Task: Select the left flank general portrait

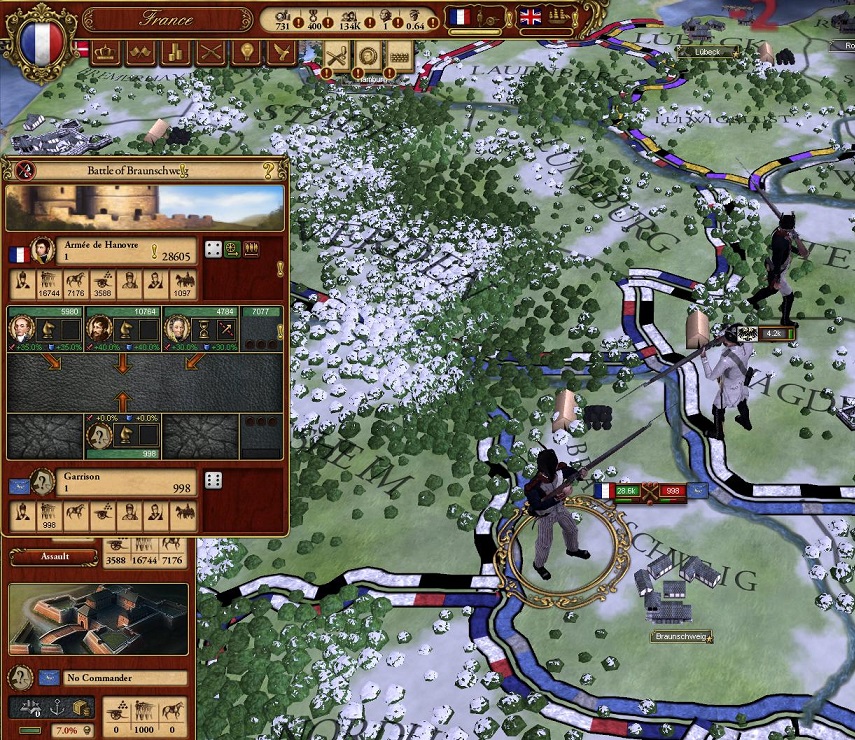Action: (x=21, y=327)
